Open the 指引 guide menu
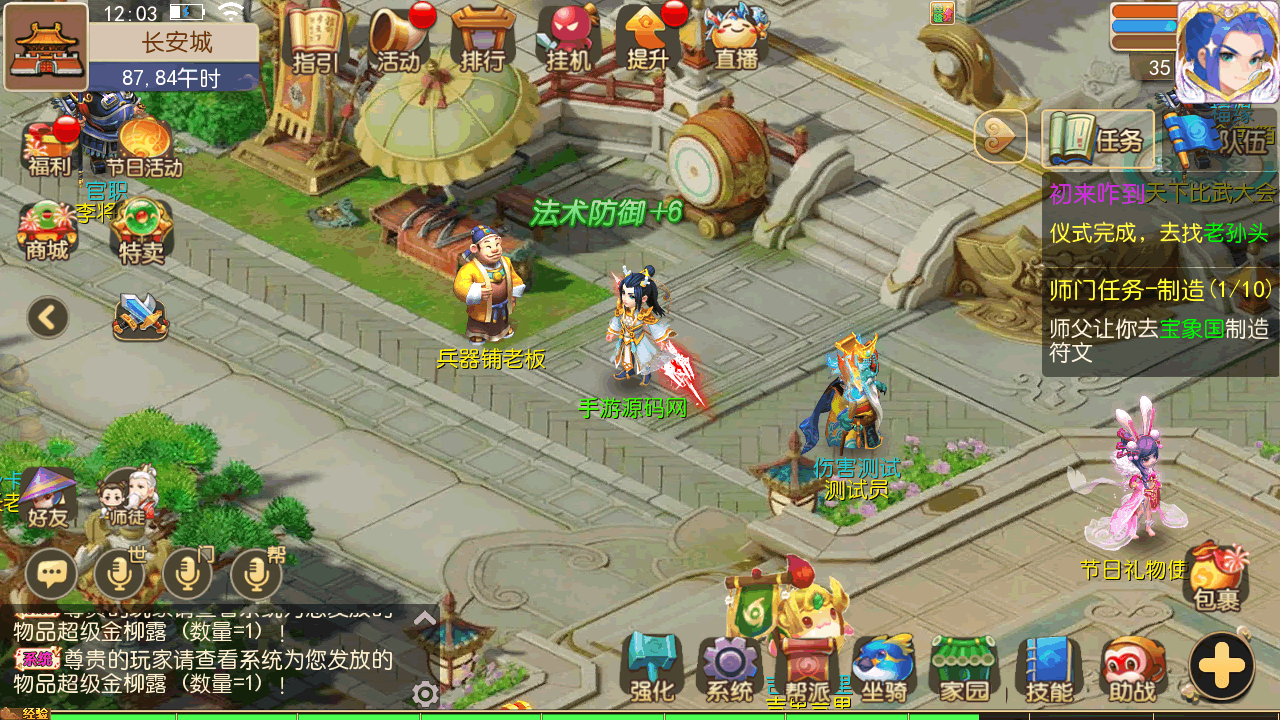 (315, 38)
